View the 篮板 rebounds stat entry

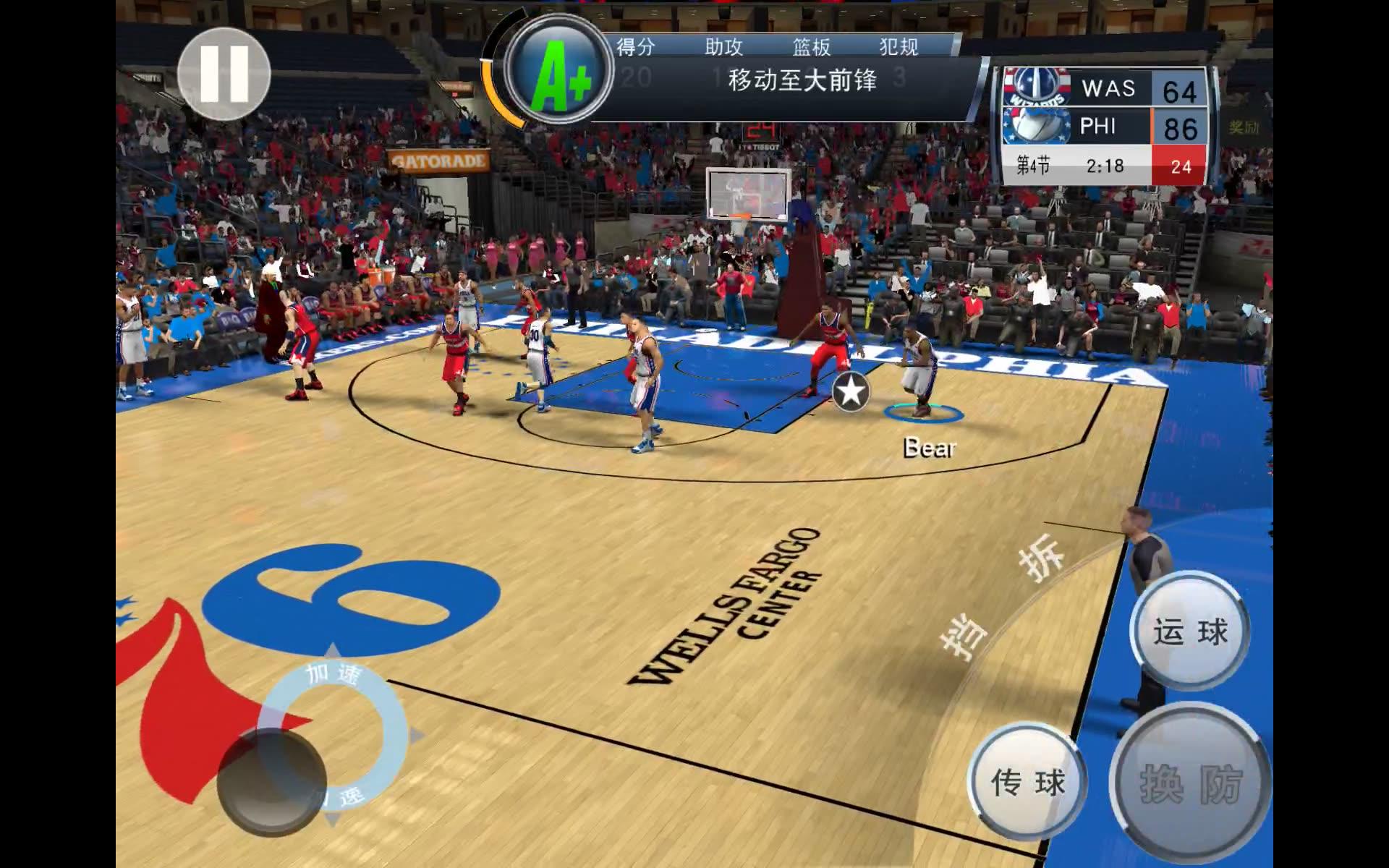pos(812,46)
